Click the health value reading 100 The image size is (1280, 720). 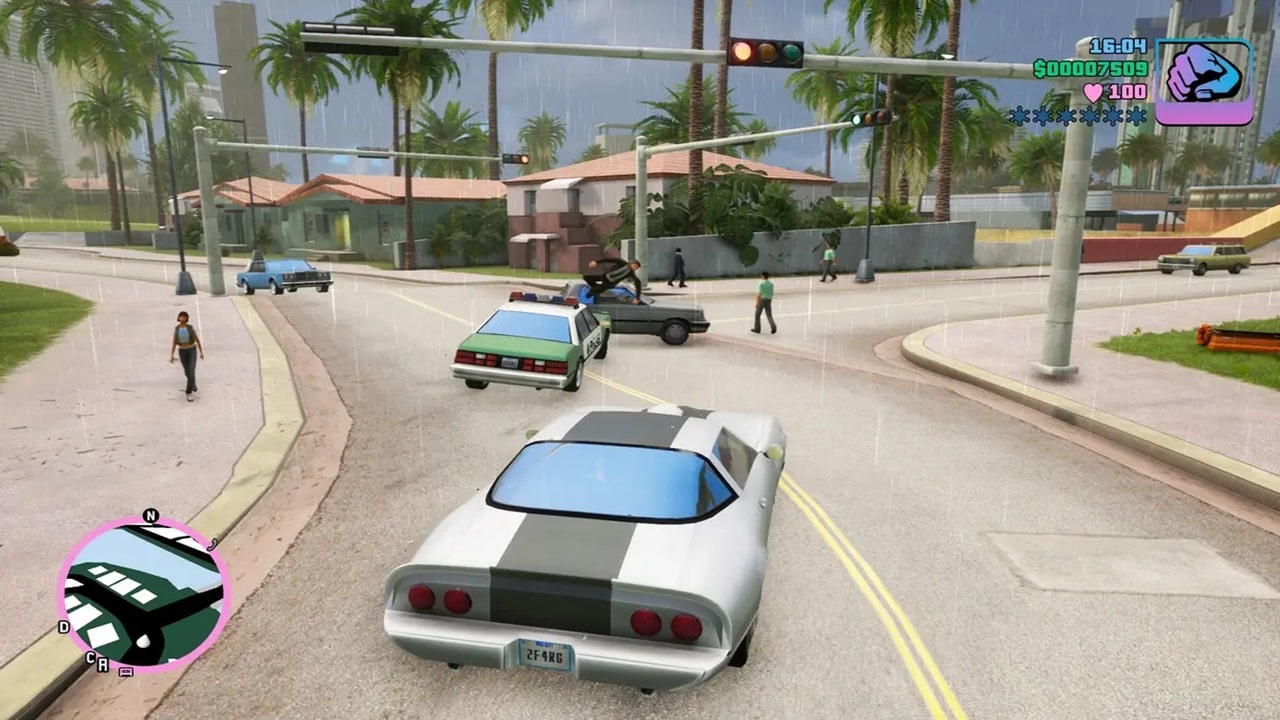(x=1129, y=90)
